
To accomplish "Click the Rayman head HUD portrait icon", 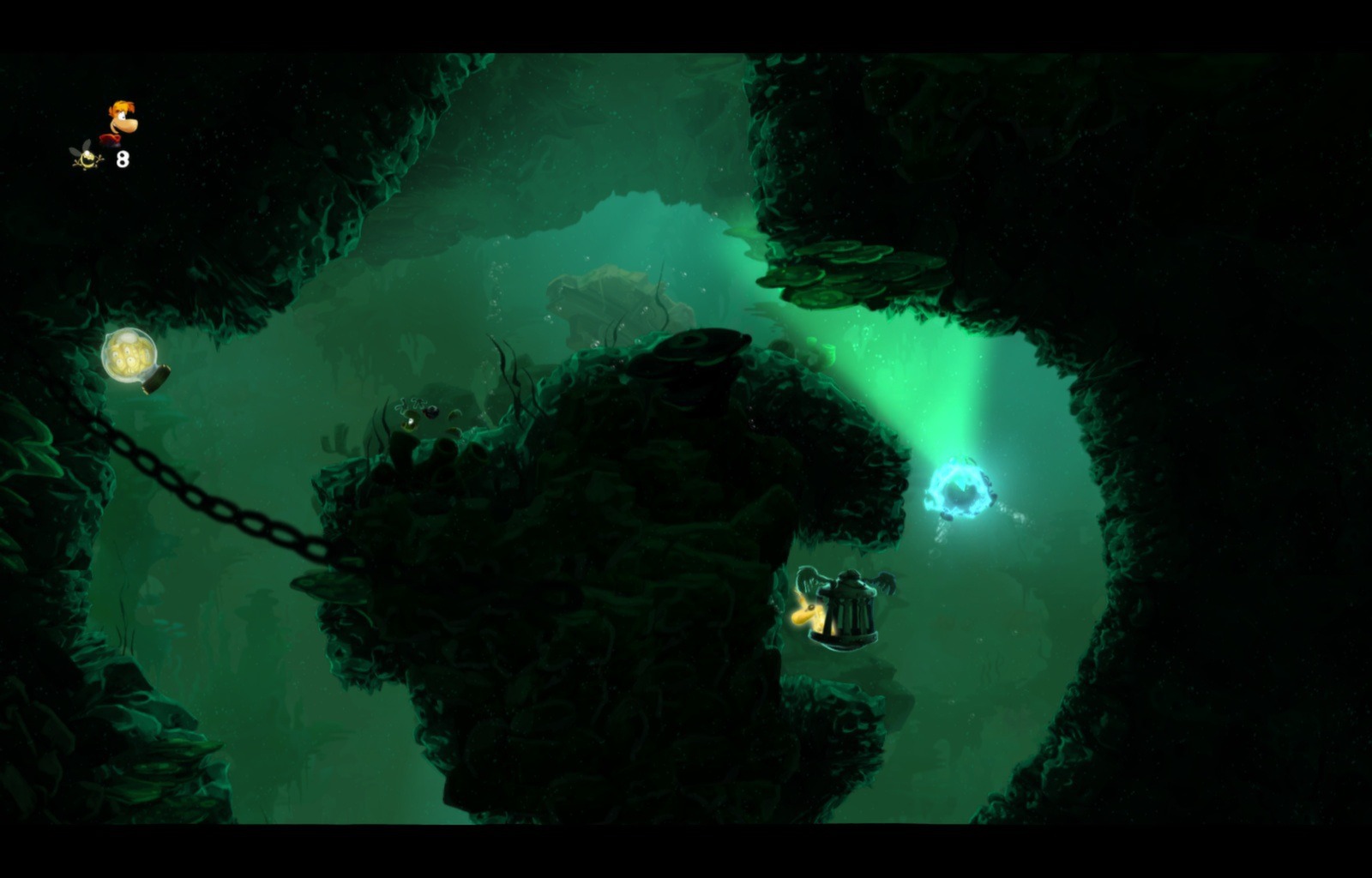I will click(121, 118).
